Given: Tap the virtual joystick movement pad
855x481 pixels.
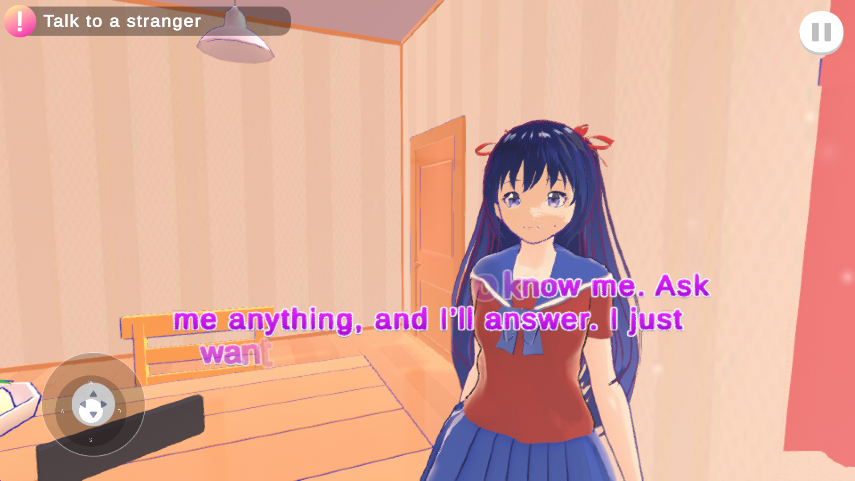Looking at the screenshot, I should coord(93,404).
